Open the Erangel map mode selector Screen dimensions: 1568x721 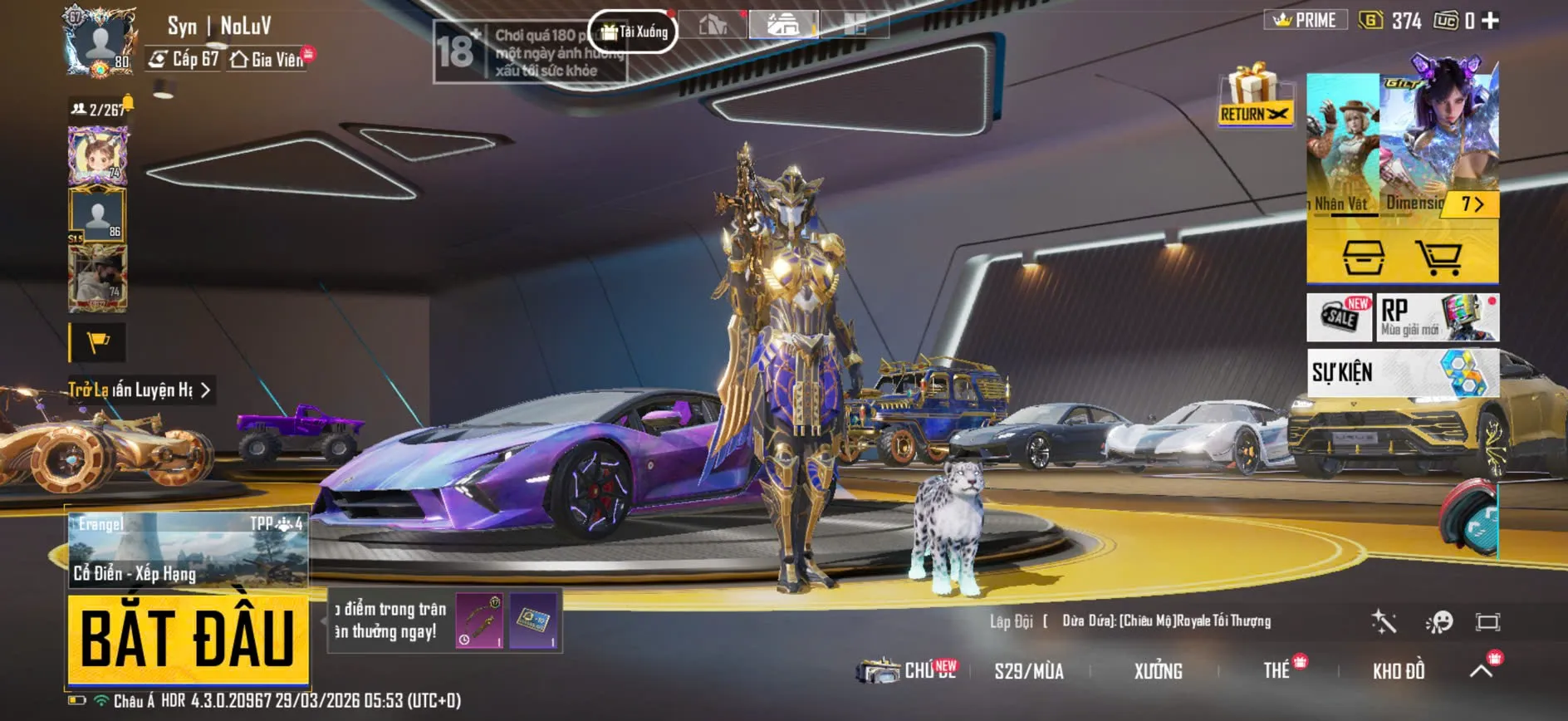click(x=188, y=549)
